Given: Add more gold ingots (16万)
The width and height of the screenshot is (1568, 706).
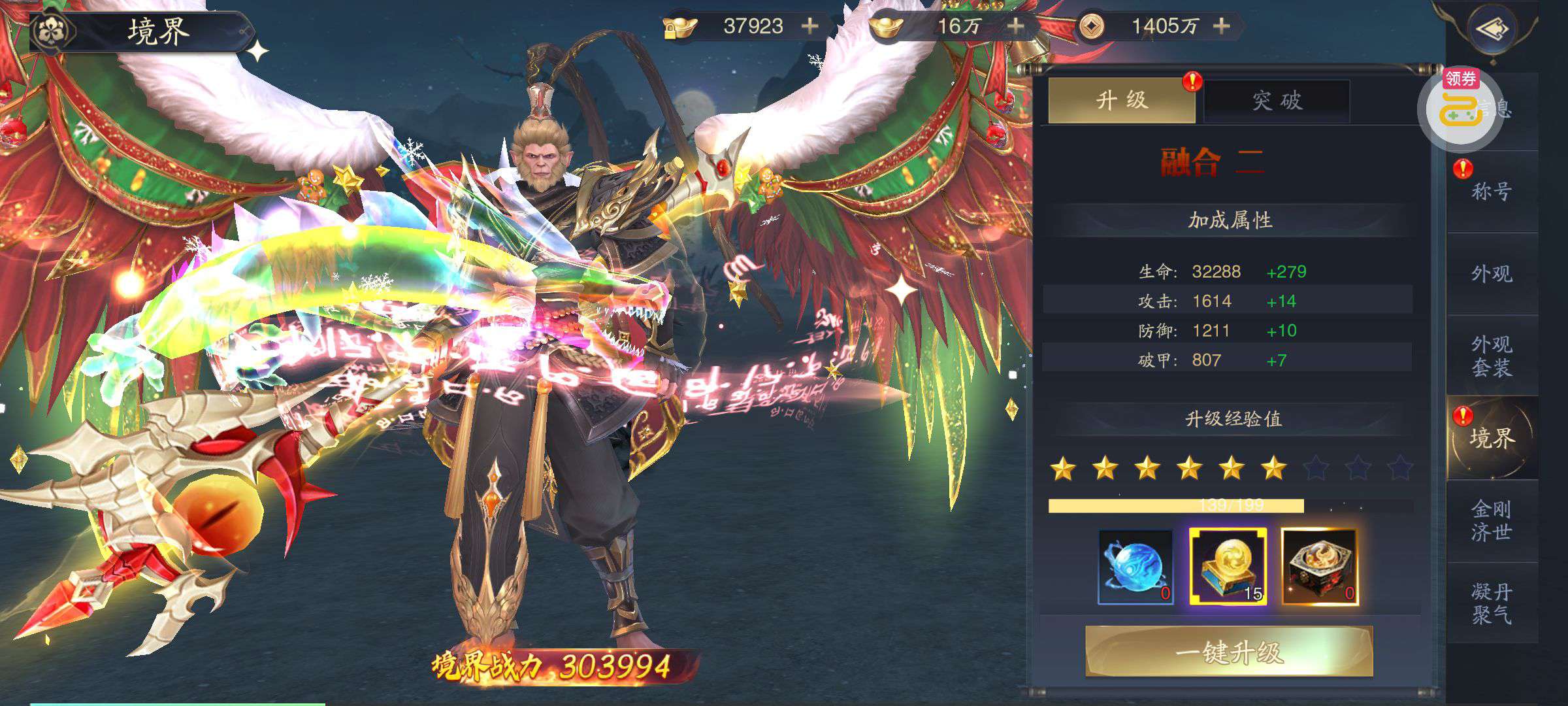Looking at the screenshot, I should pos(1015,26).
